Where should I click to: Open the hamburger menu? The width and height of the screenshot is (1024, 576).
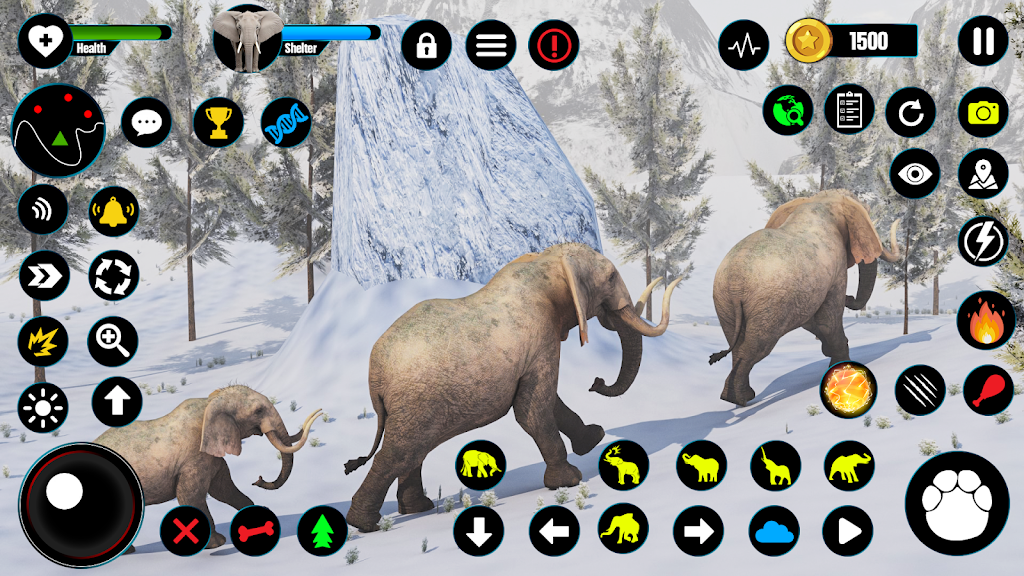click(490, 45)
